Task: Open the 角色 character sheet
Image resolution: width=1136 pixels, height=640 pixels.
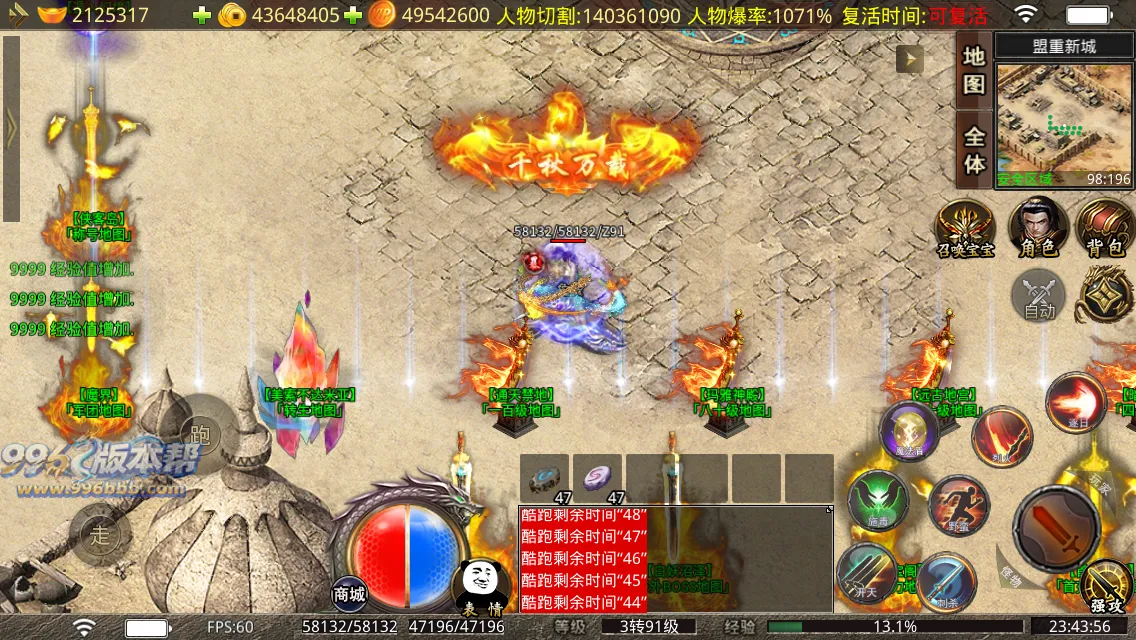Action: [x=1037, y=229]
